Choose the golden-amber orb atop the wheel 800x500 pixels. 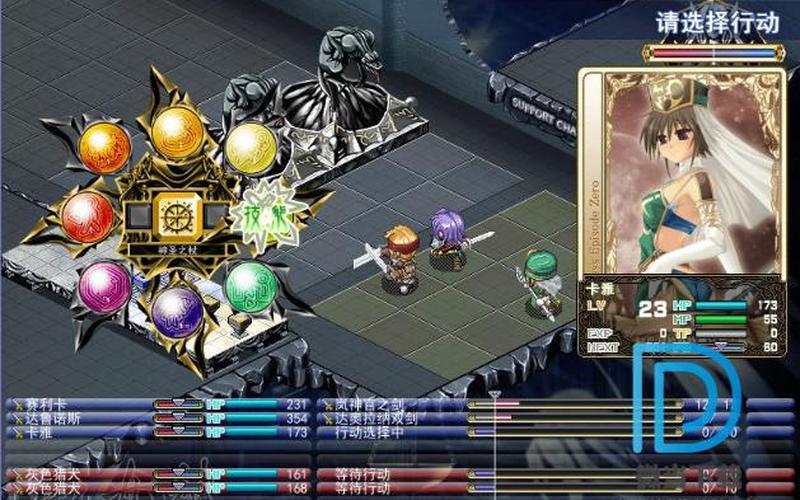point(178,130)
